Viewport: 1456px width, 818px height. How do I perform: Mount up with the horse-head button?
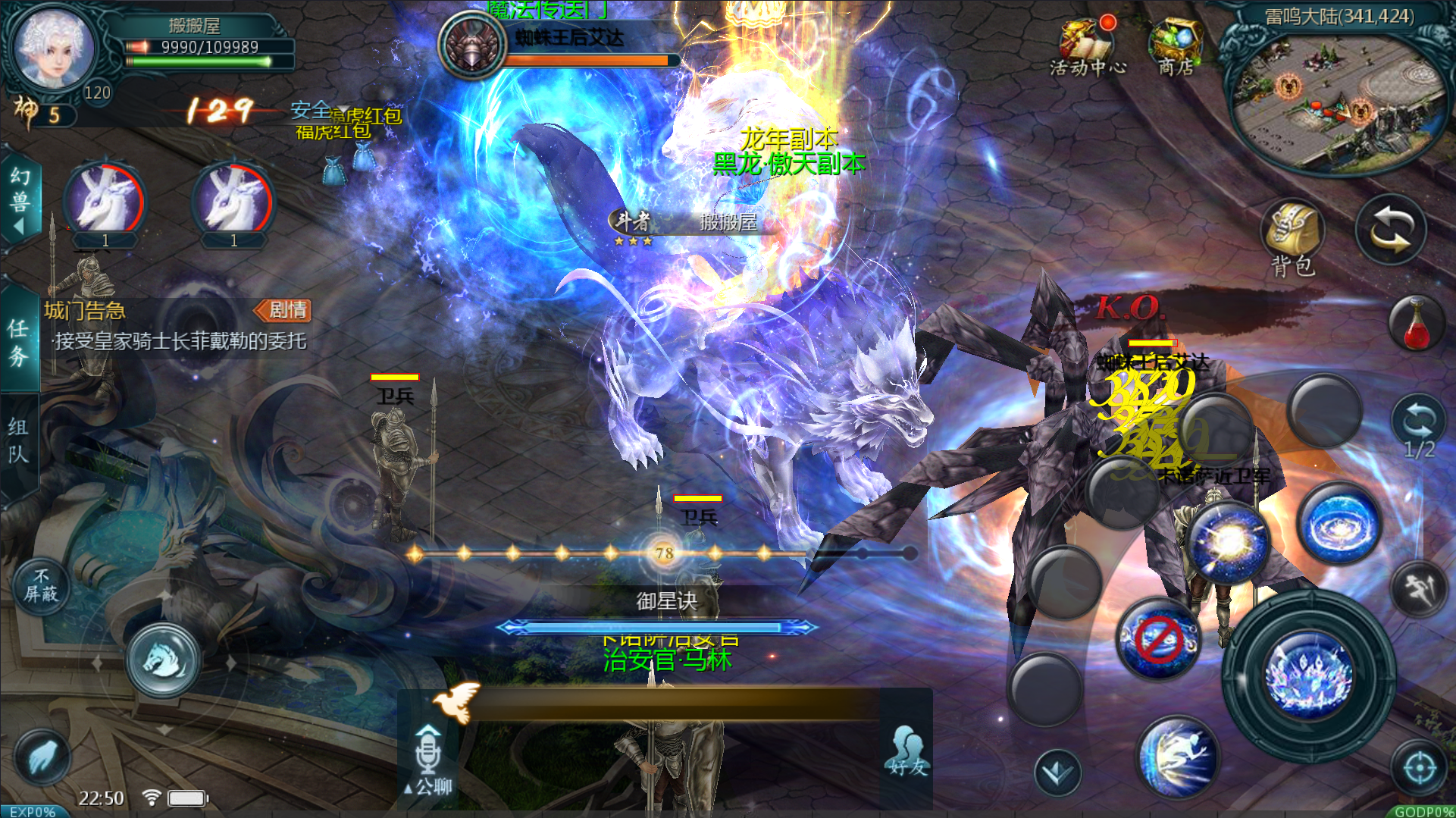(x=163, y=660)
